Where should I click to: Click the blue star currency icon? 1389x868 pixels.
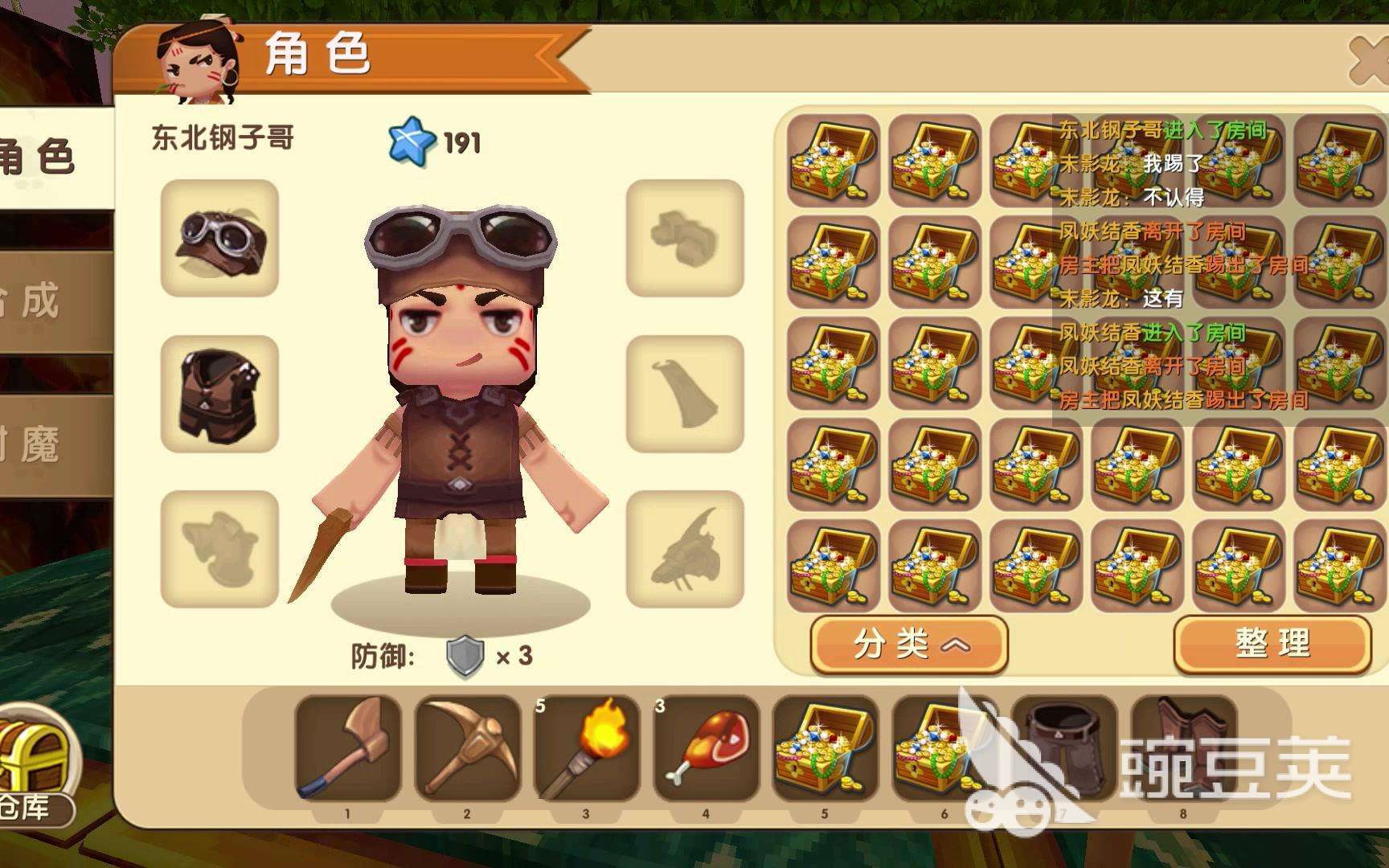click(x=411, y=141)
